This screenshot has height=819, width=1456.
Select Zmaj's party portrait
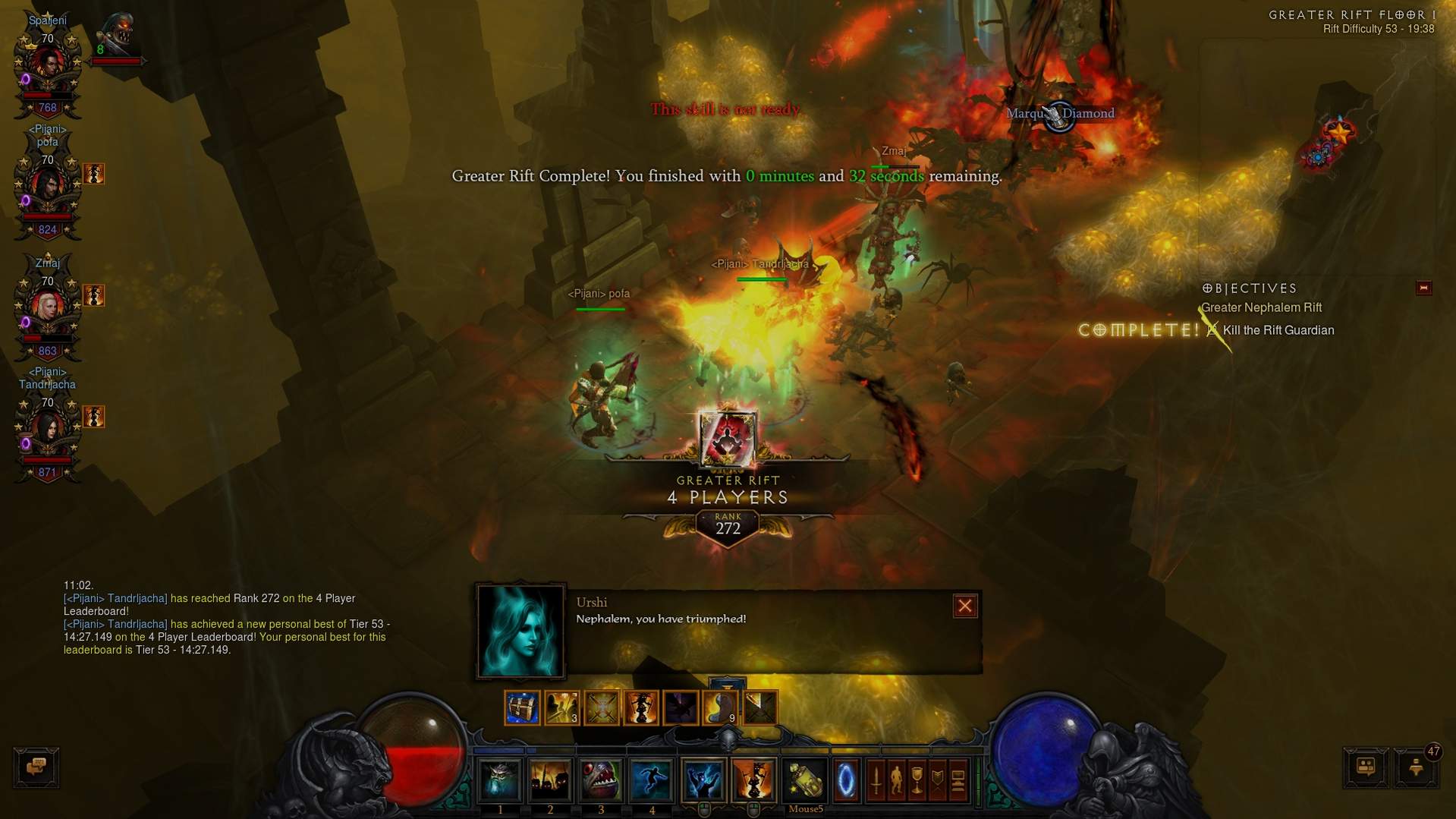tap(47, 307)
